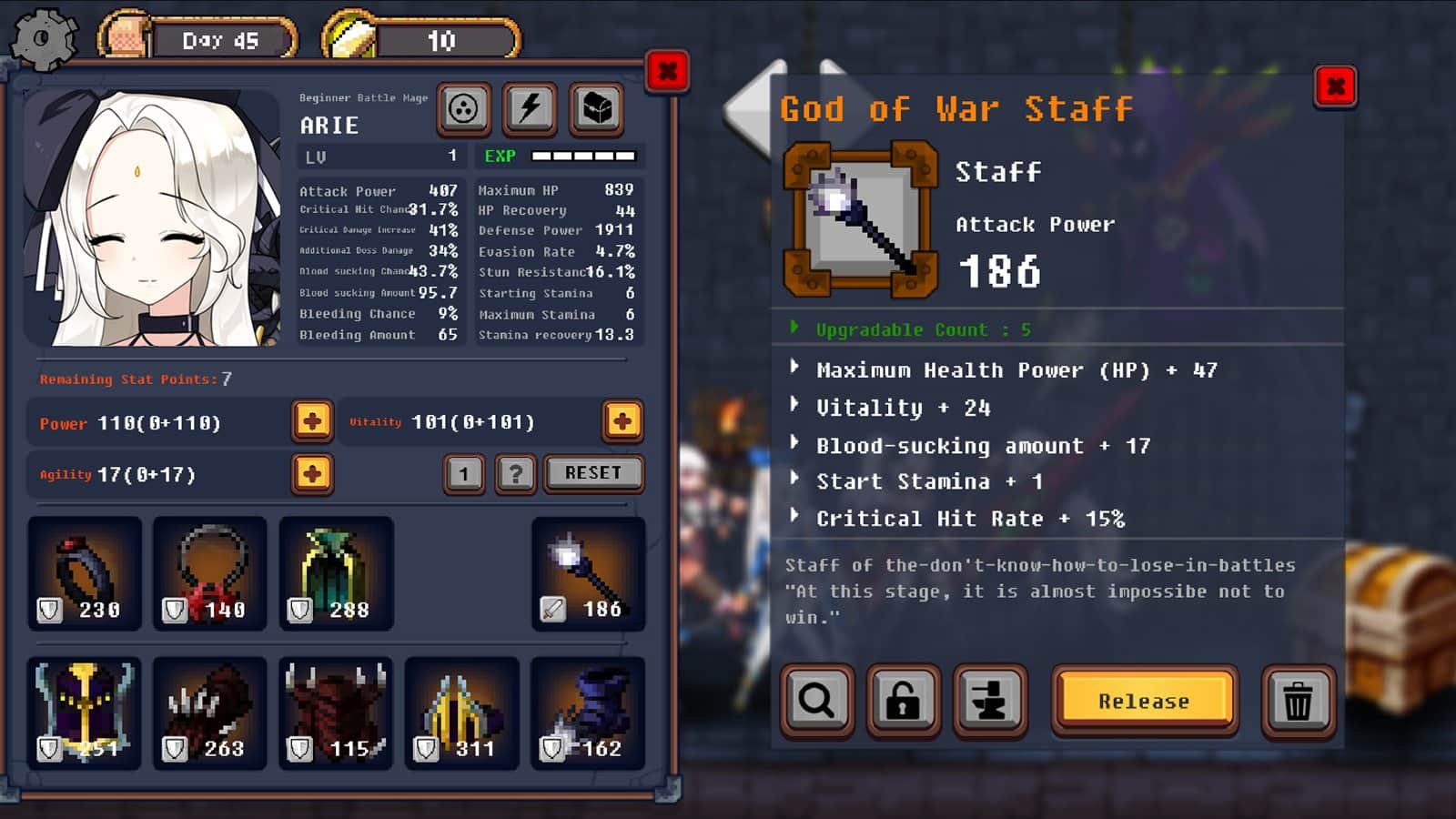This screenshot has height=819, width=1456.
Task: Open the question mark help button
Action: (x=516, y=474)
